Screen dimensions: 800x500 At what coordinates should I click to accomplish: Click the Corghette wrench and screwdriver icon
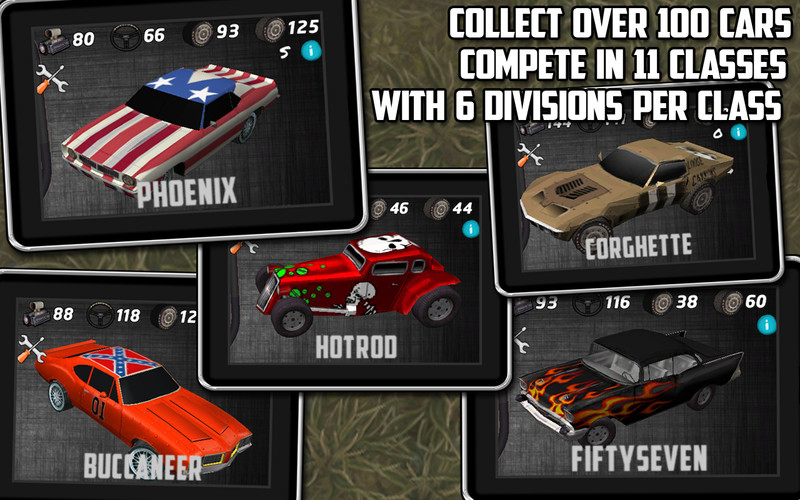point(529,155)
